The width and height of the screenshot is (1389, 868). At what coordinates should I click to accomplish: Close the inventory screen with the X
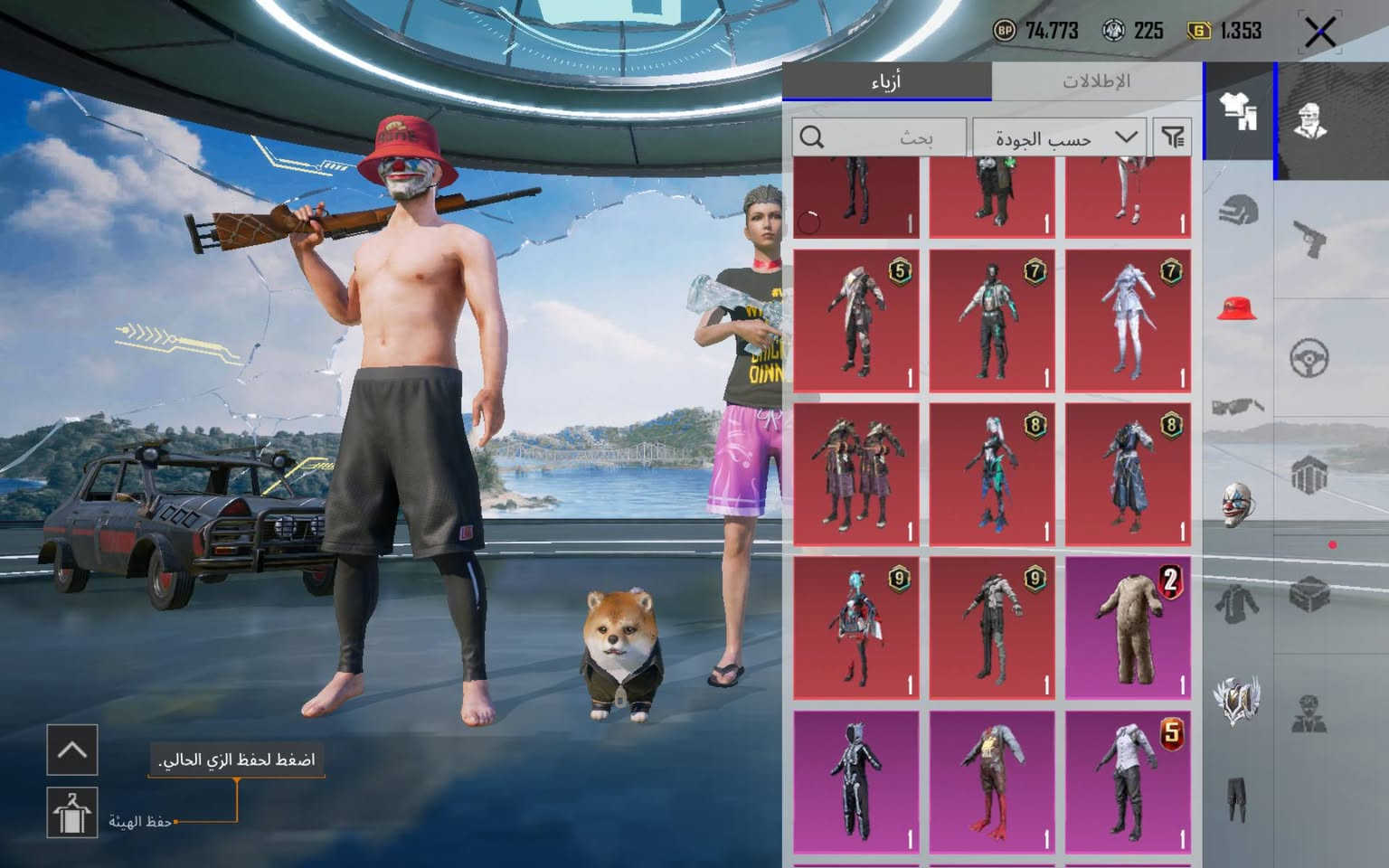(1319, 33)
